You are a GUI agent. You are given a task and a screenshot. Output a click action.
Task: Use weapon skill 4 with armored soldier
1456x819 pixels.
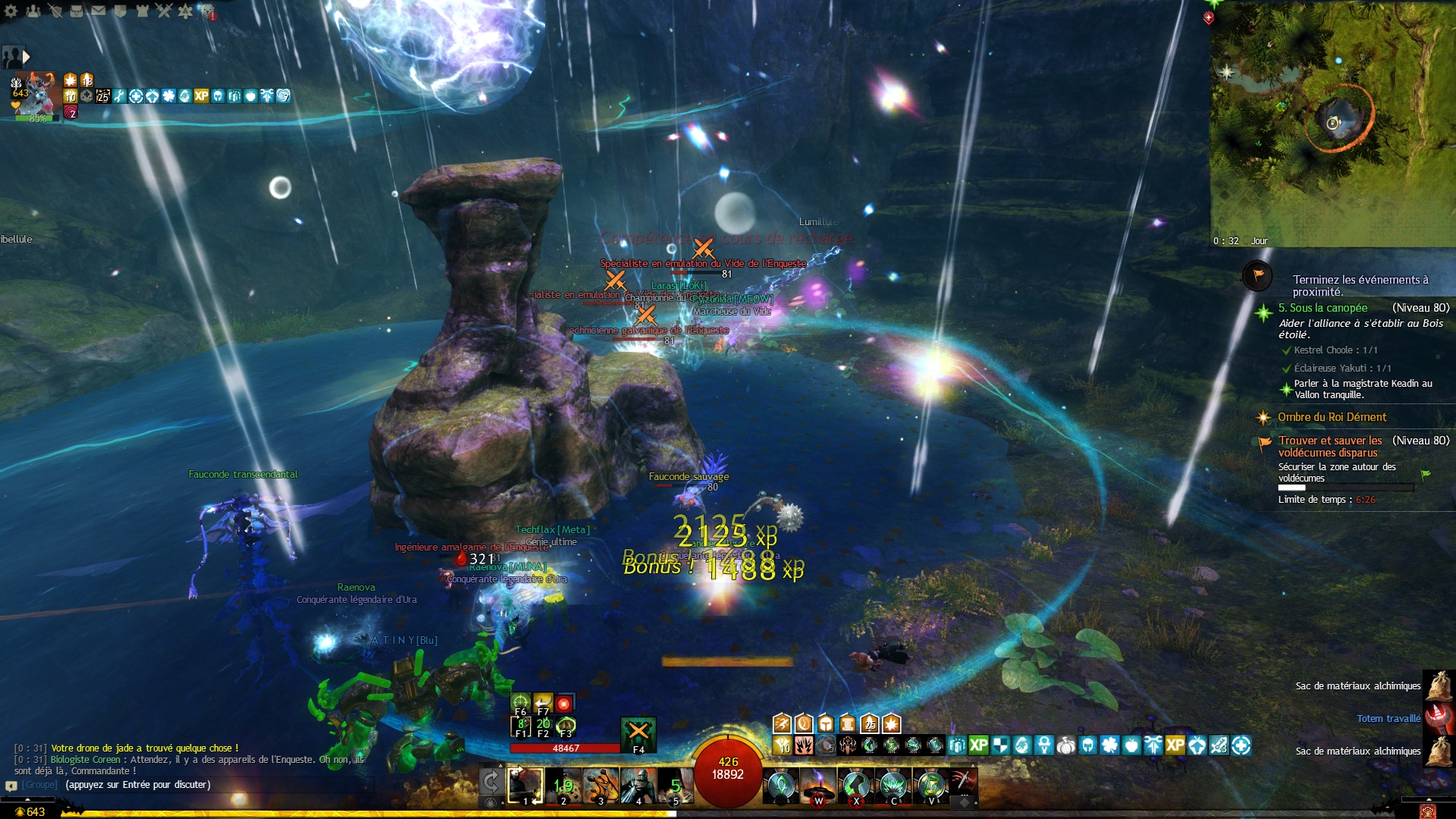639,785
